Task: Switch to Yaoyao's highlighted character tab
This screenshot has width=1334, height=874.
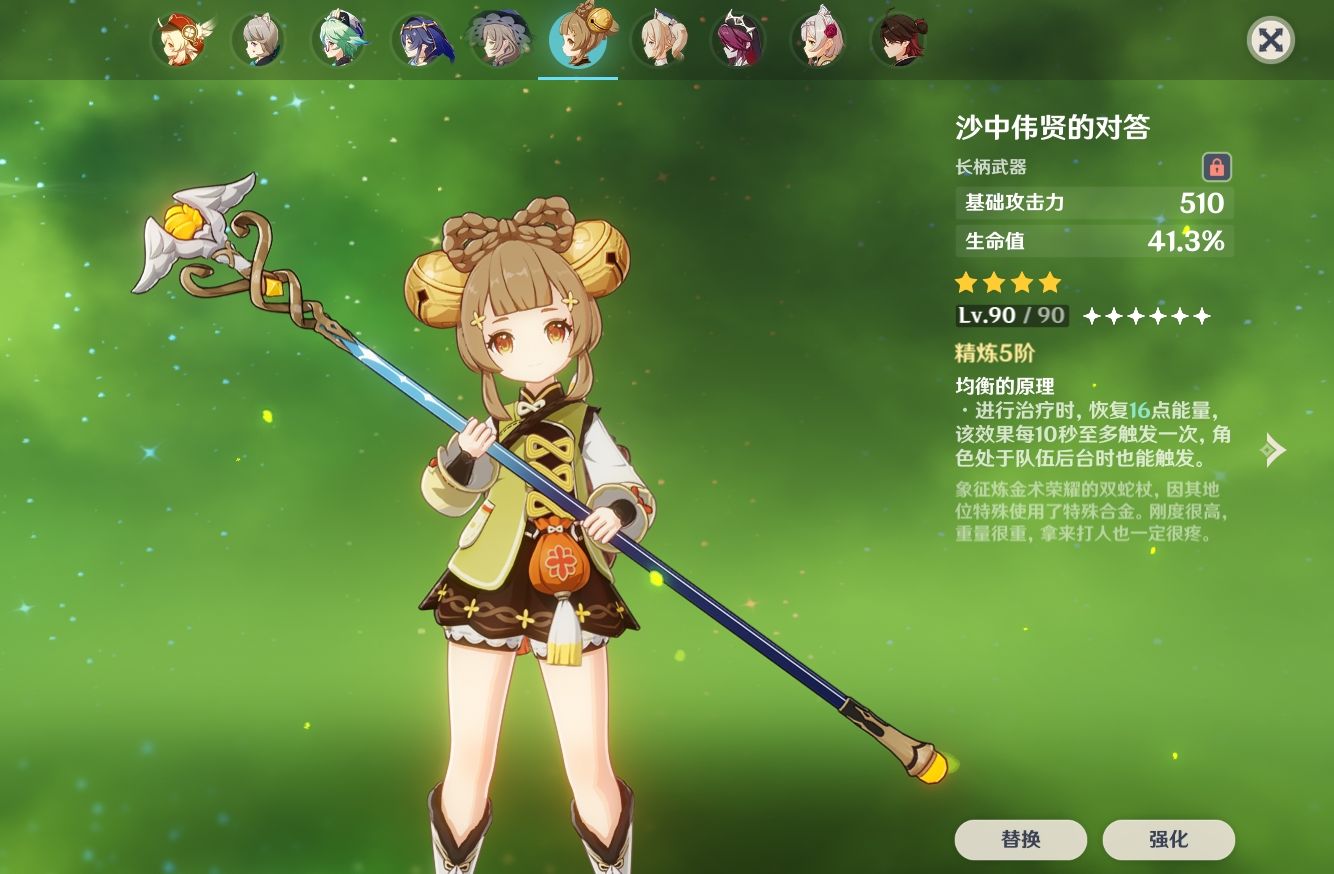Action: (x=577, y=40)
